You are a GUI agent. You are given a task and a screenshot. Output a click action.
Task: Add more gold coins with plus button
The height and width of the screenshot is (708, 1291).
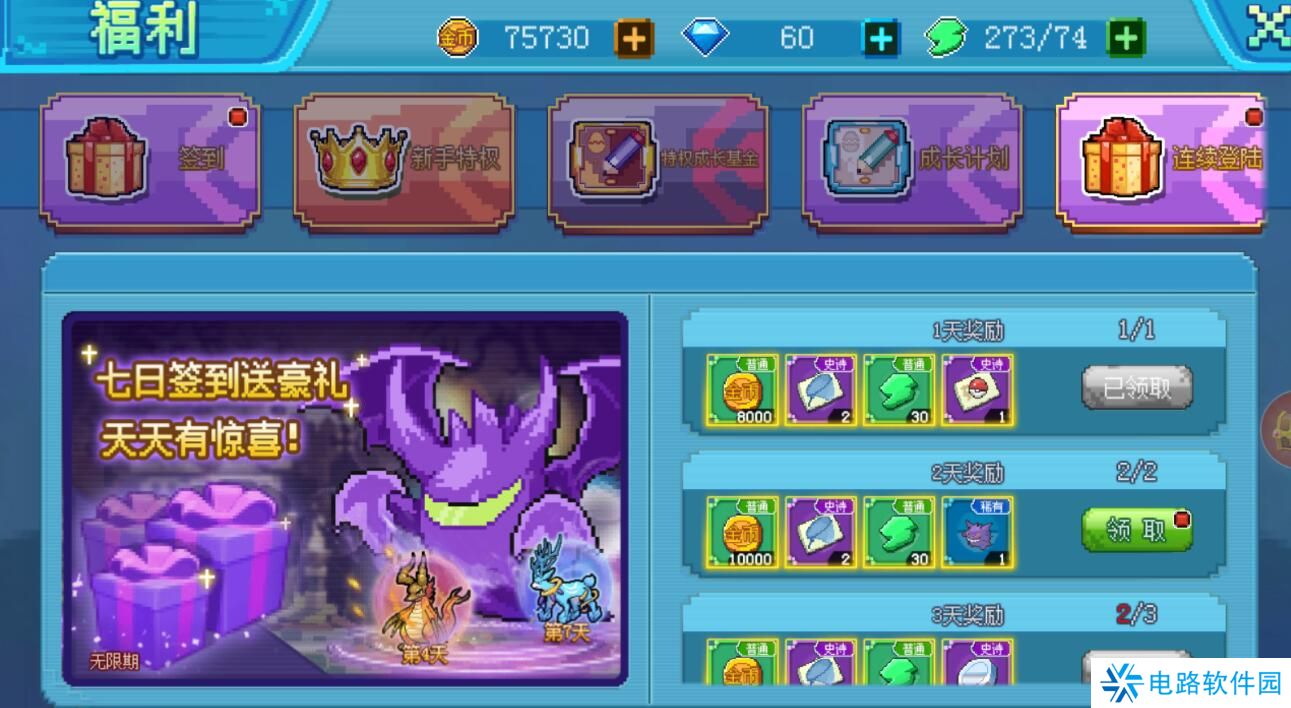(633, 39)
